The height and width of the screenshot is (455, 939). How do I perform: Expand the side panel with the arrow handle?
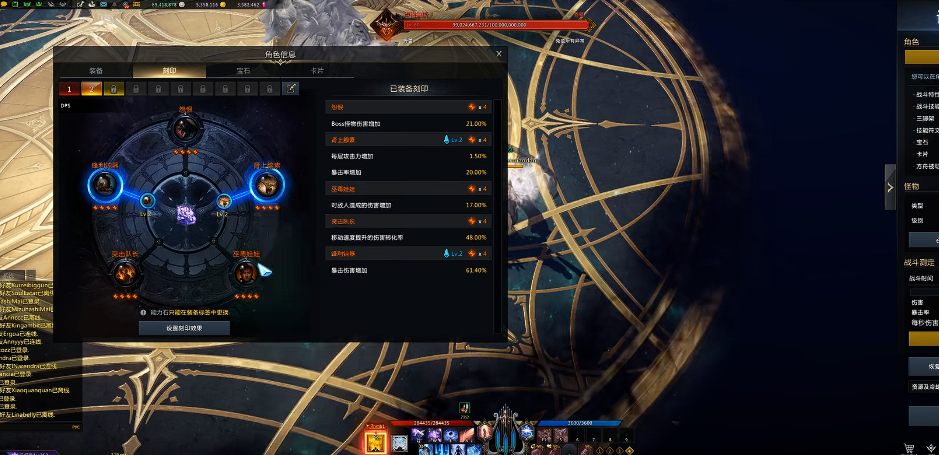[x=890, y=186]
